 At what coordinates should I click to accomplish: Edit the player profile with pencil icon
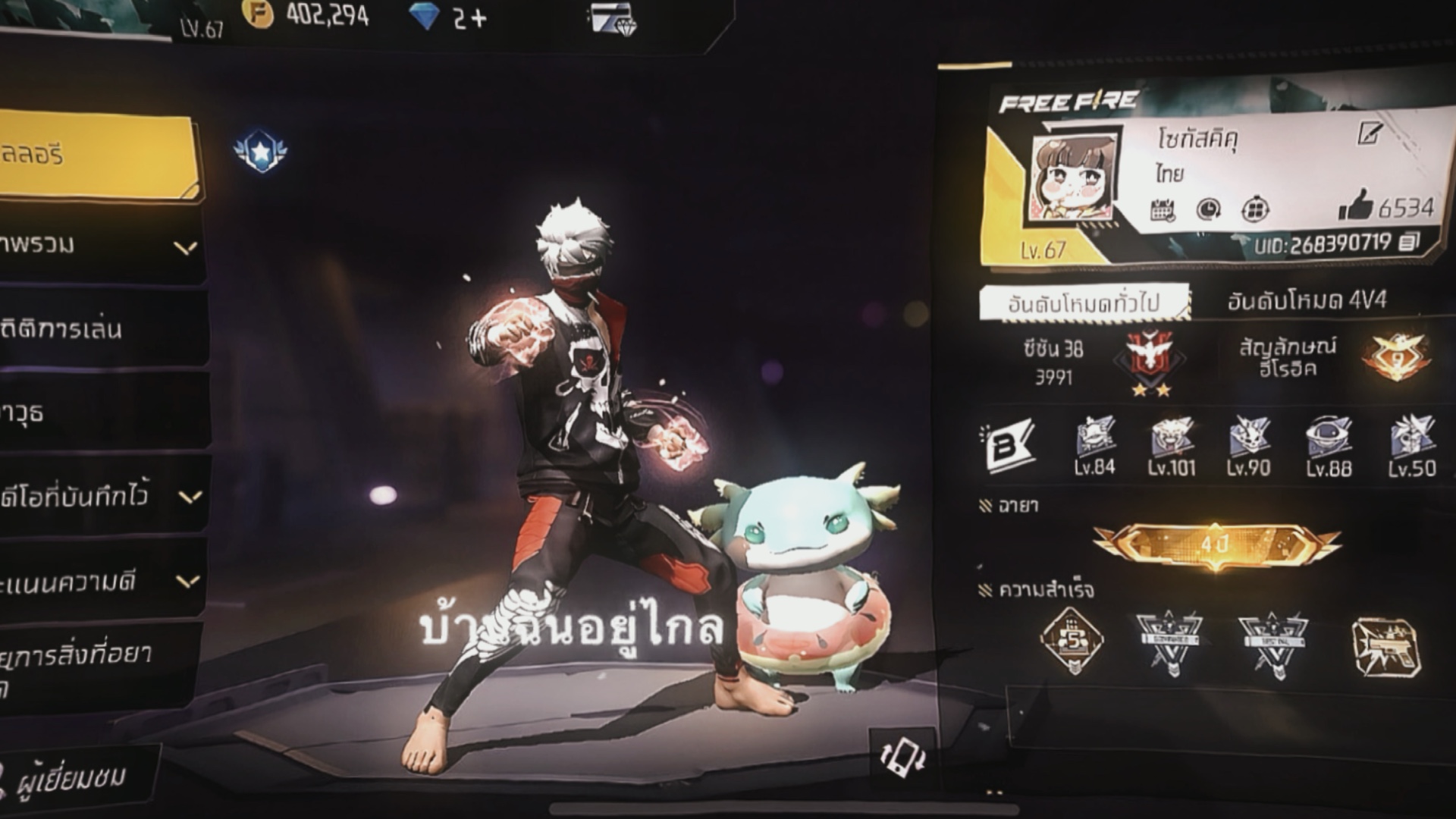(x=1370, y=134)
